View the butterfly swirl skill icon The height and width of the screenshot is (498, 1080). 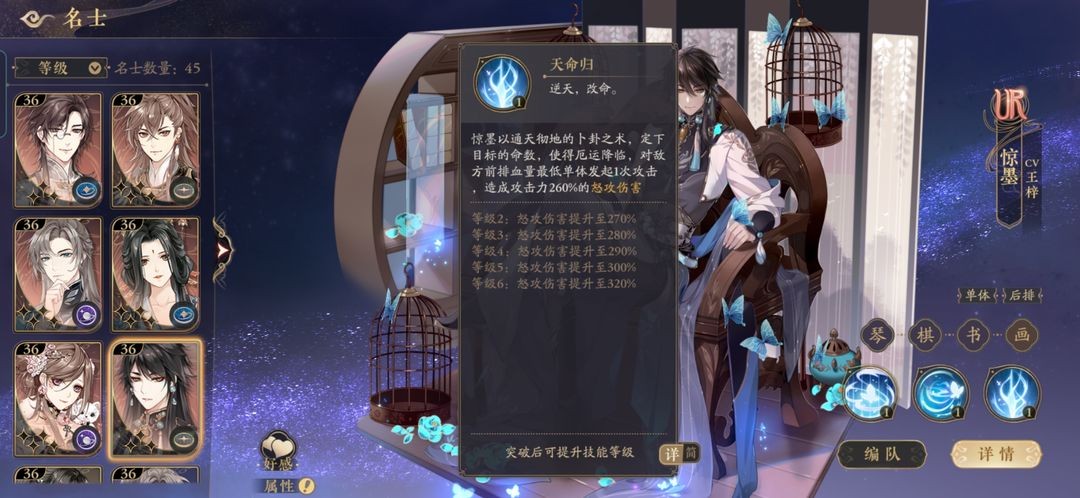941,393
